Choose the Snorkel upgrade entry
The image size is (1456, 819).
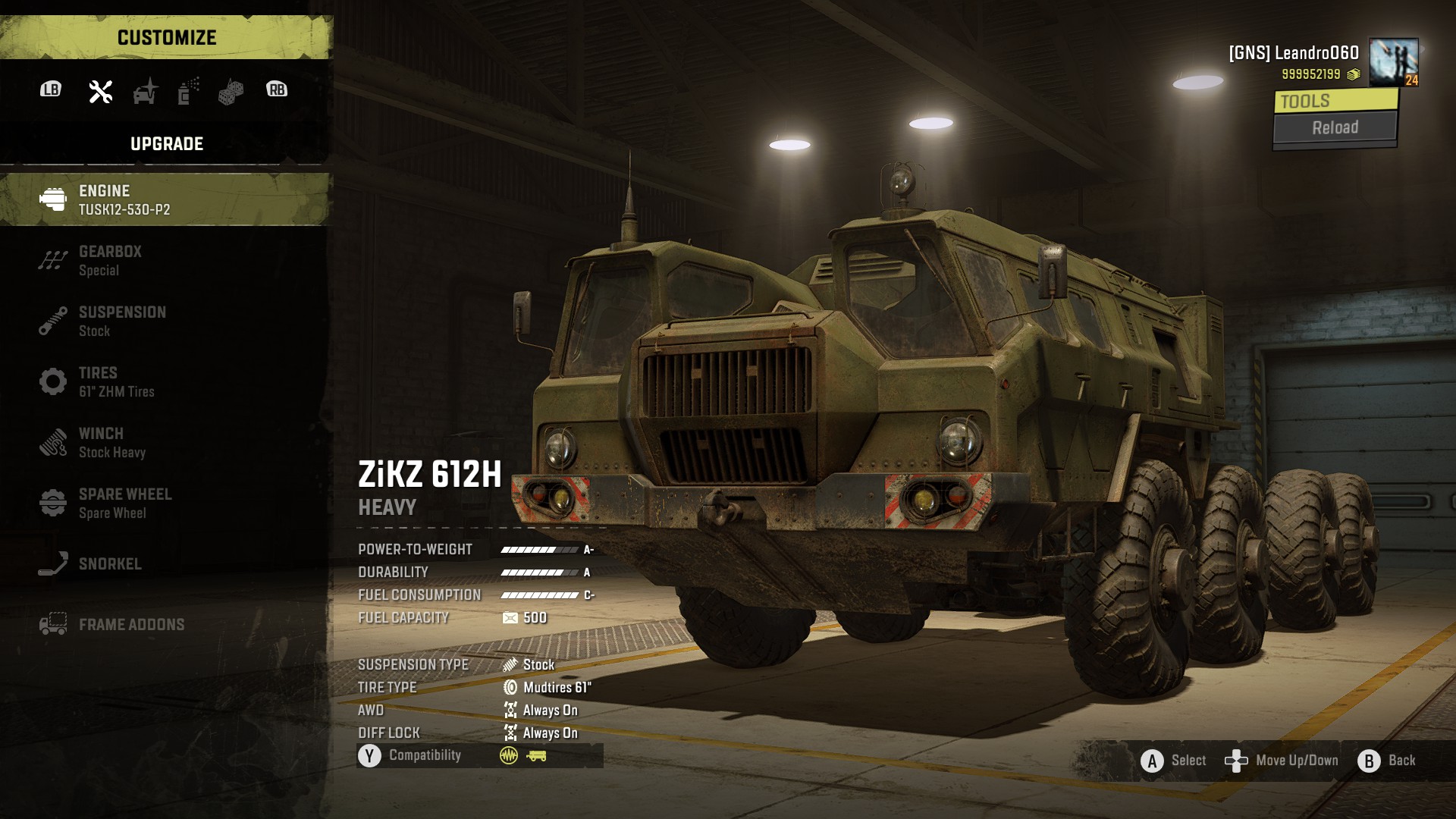165,563
